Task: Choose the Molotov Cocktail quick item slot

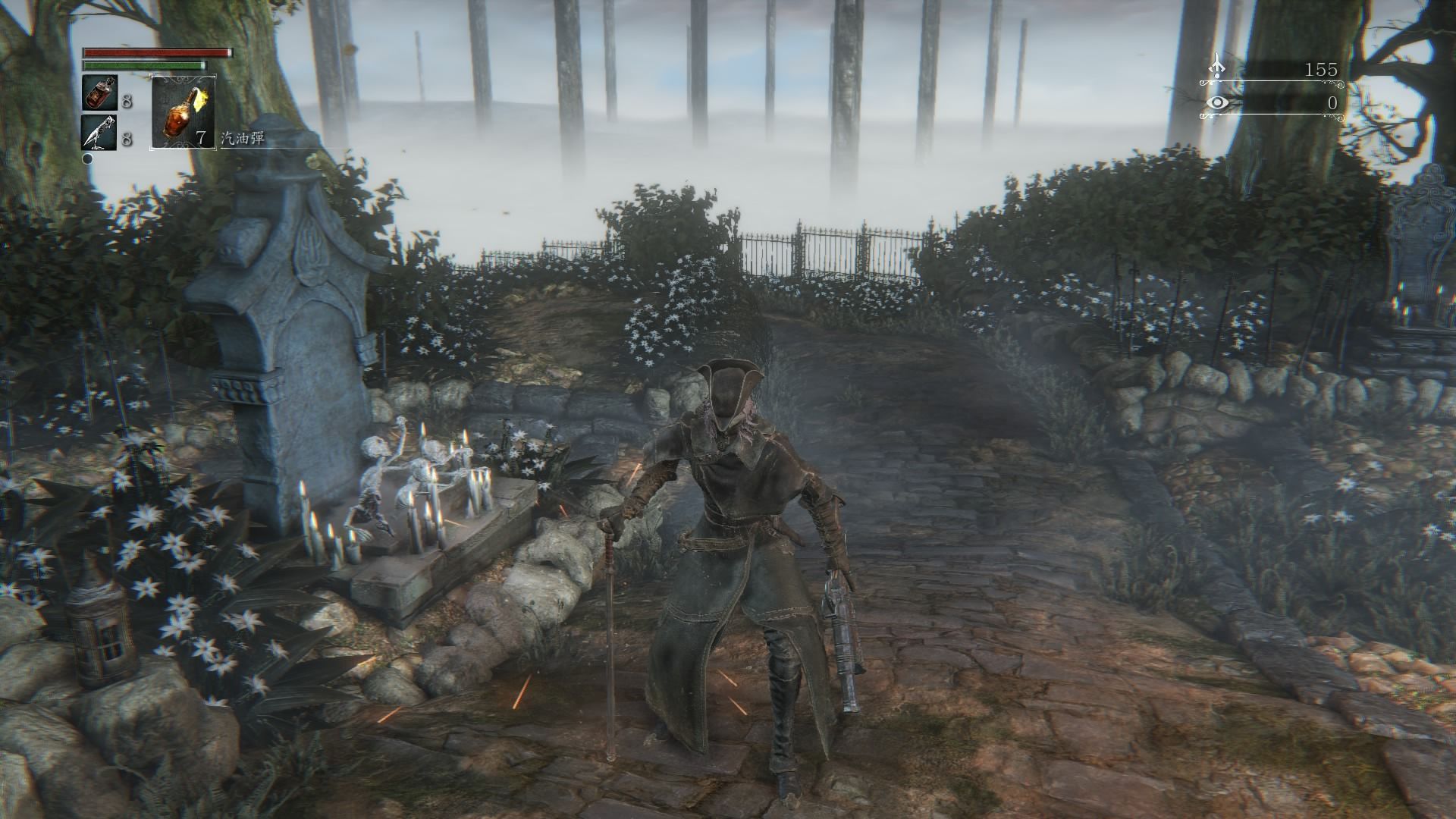Action: pyautogui.click(x=184, y=111)
